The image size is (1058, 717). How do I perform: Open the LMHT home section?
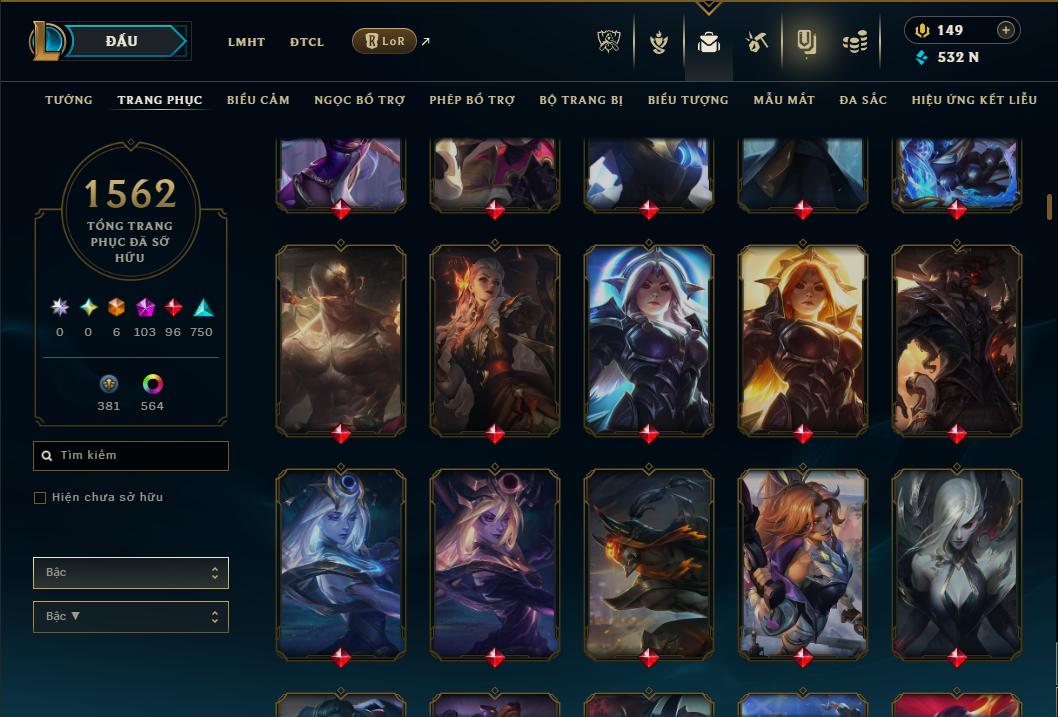pyautogui.click(x=246, y=42)
